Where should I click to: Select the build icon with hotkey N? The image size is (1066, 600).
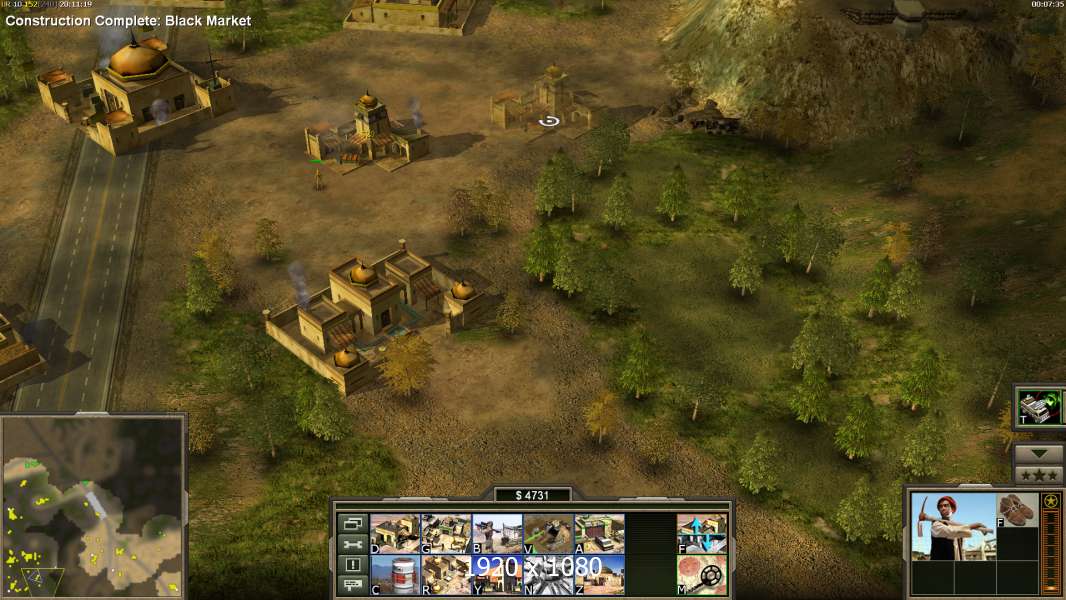(548, 574)
